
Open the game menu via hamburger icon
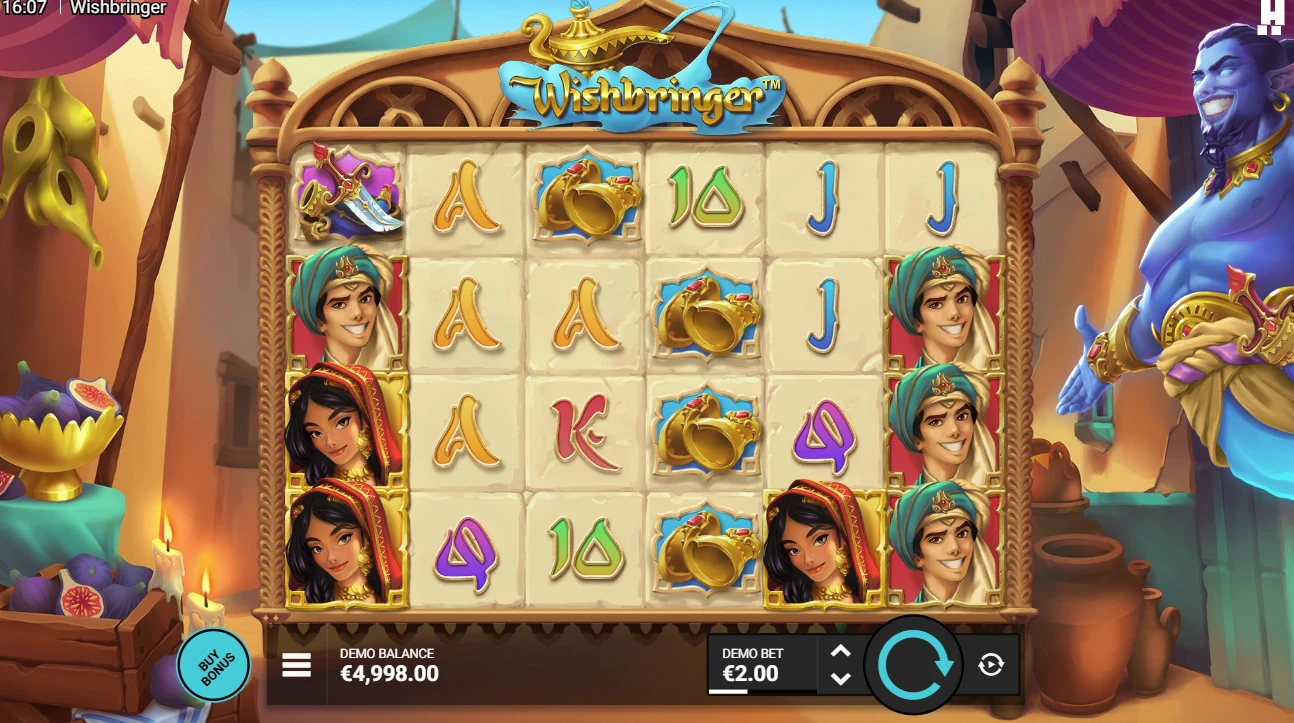296,665
